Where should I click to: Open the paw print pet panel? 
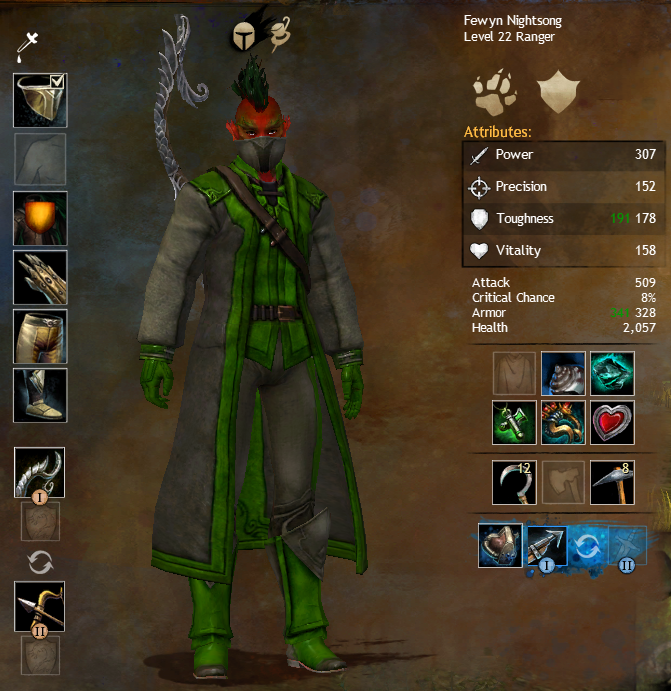coord(493,92)
